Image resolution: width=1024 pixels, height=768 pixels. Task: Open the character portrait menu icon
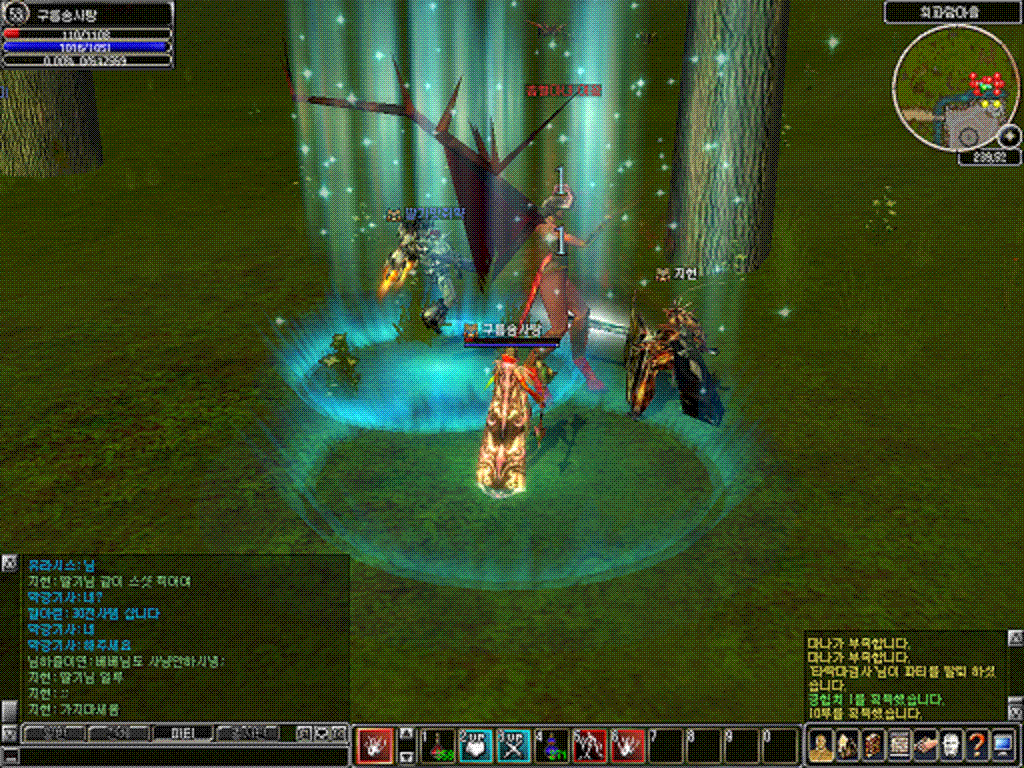tap(821, 745)
